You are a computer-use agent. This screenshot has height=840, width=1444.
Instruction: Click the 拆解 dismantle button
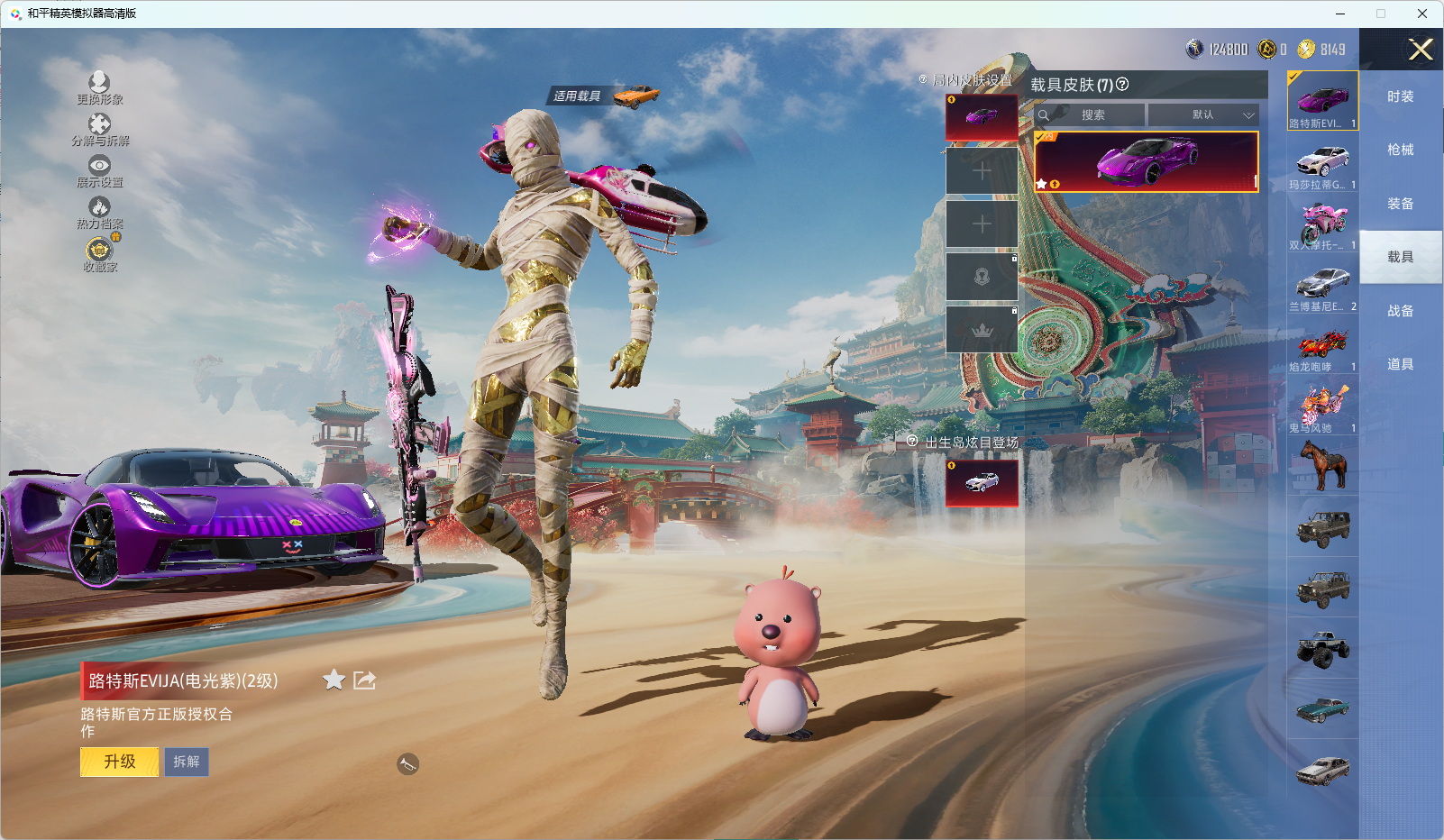tap(187, 762)
